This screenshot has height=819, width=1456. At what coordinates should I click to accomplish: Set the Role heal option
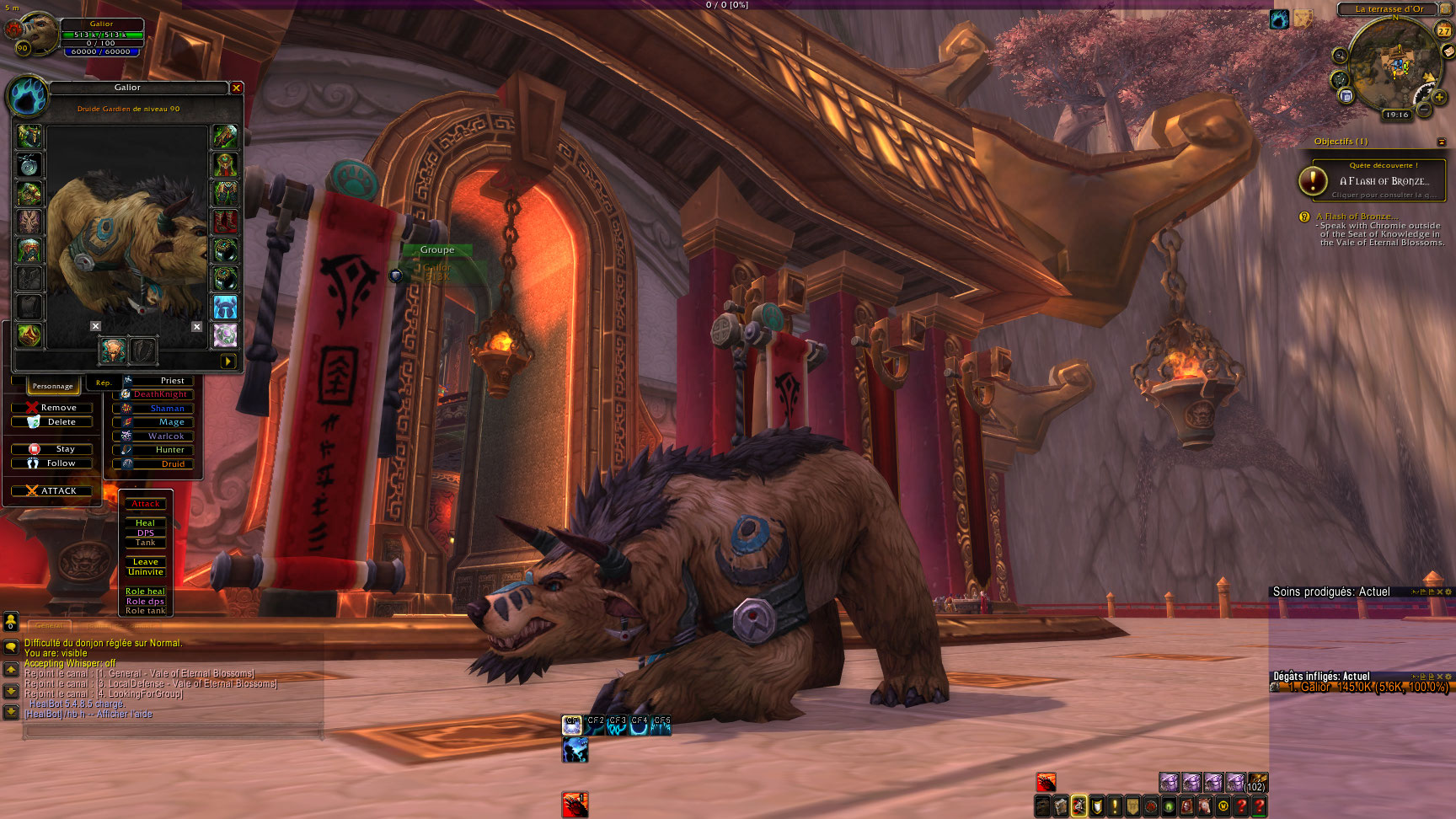[146, 591]
